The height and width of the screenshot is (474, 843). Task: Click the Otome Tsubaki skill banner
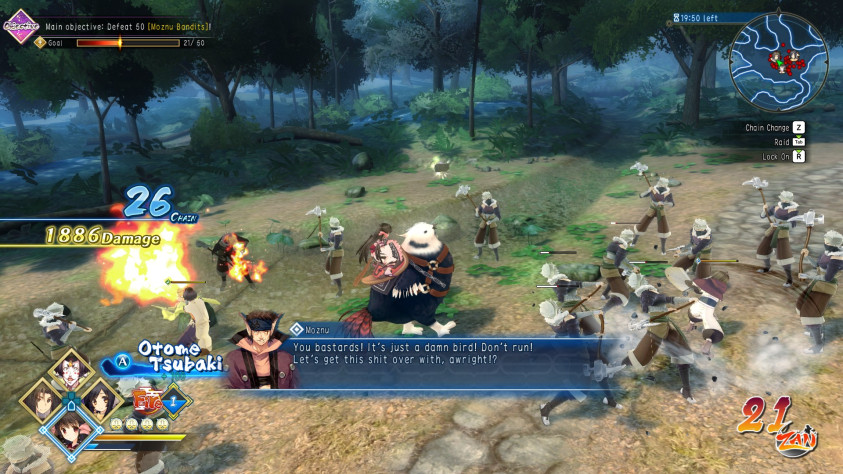click(x=175, y=358)
